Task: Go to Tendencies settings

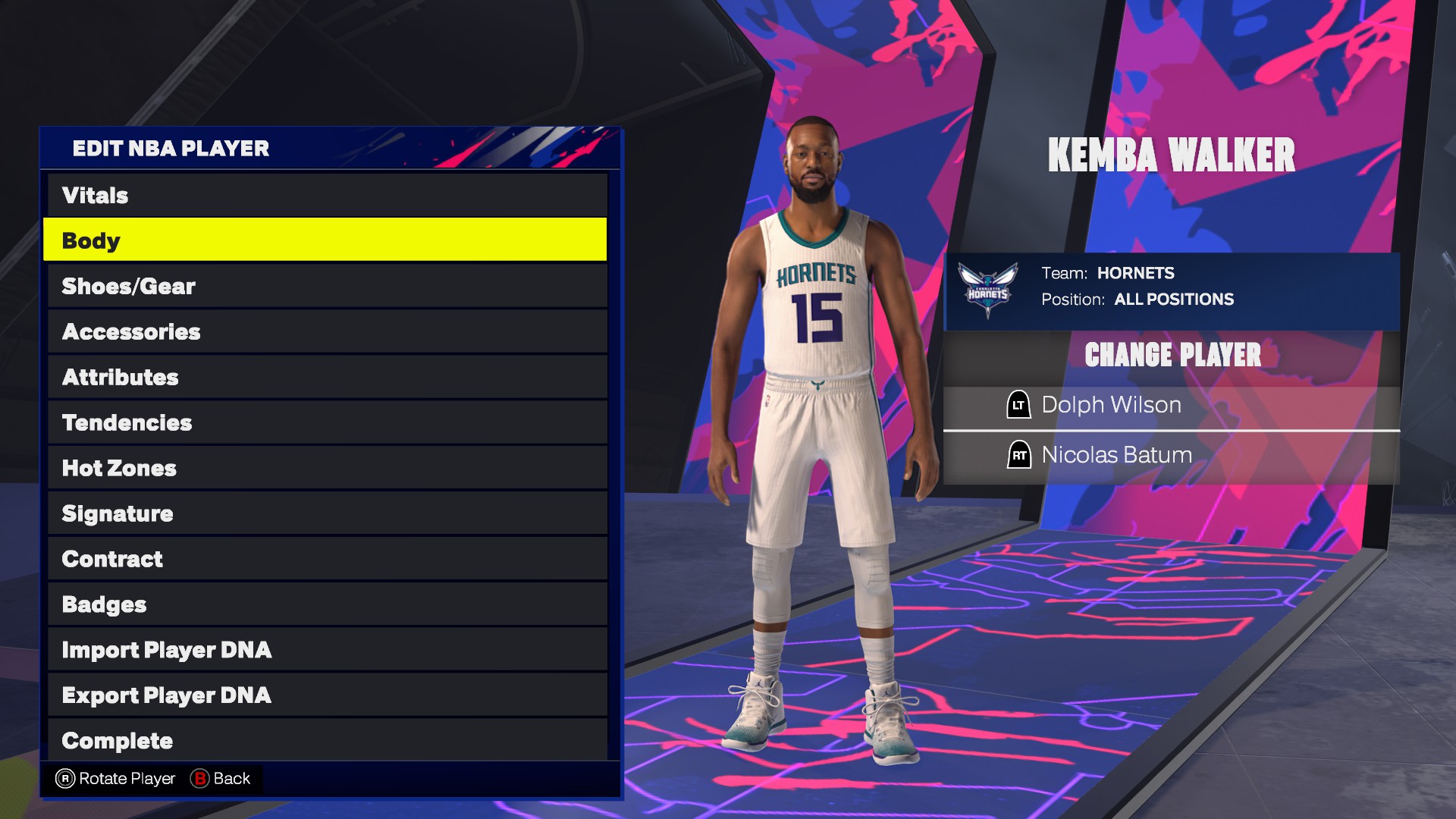Action: (326, 422)
